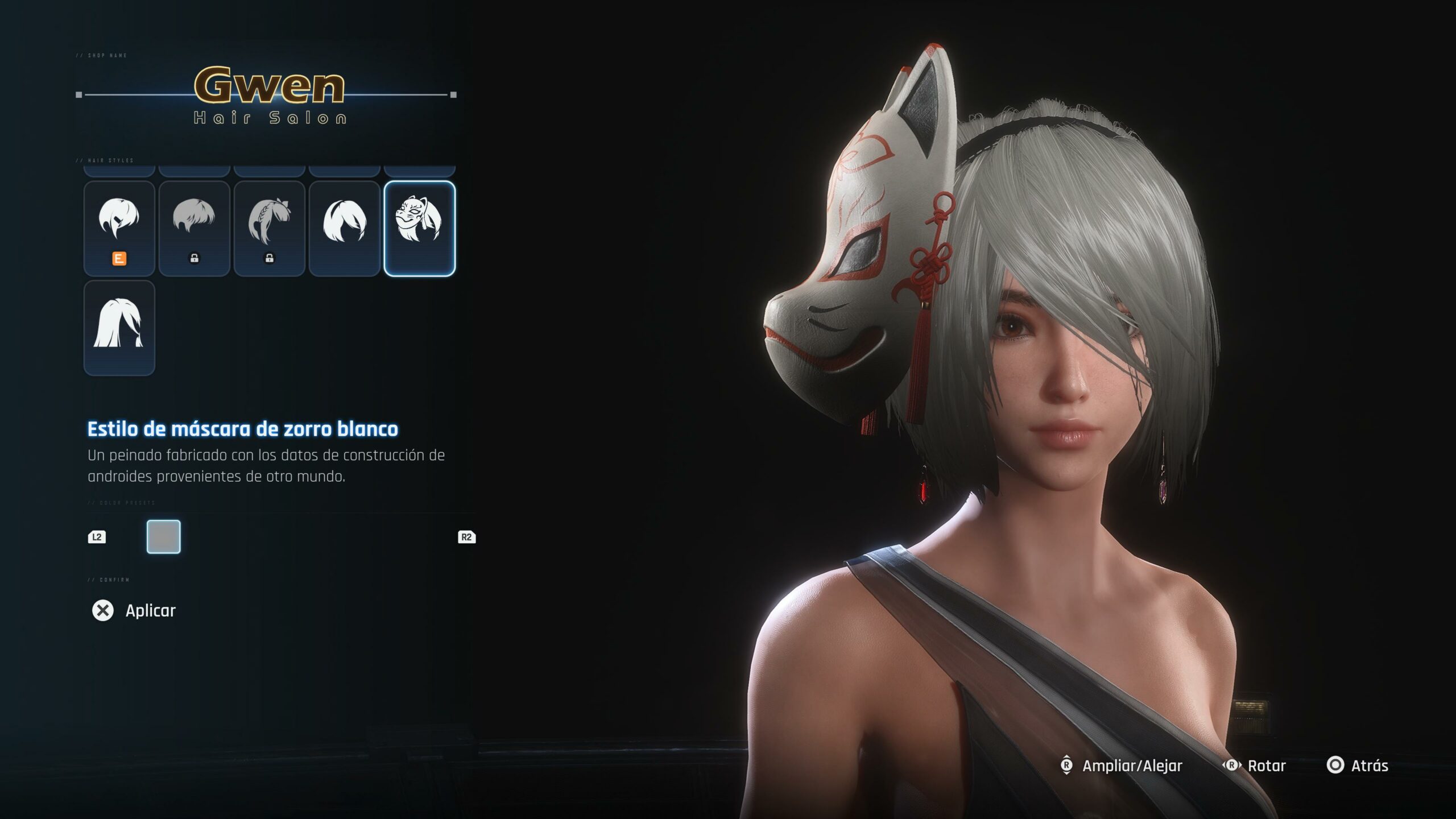Viewport: 1456px width, 819px height.
Task: Pick the gray hair color preset
Action: (x=164, y=536)
